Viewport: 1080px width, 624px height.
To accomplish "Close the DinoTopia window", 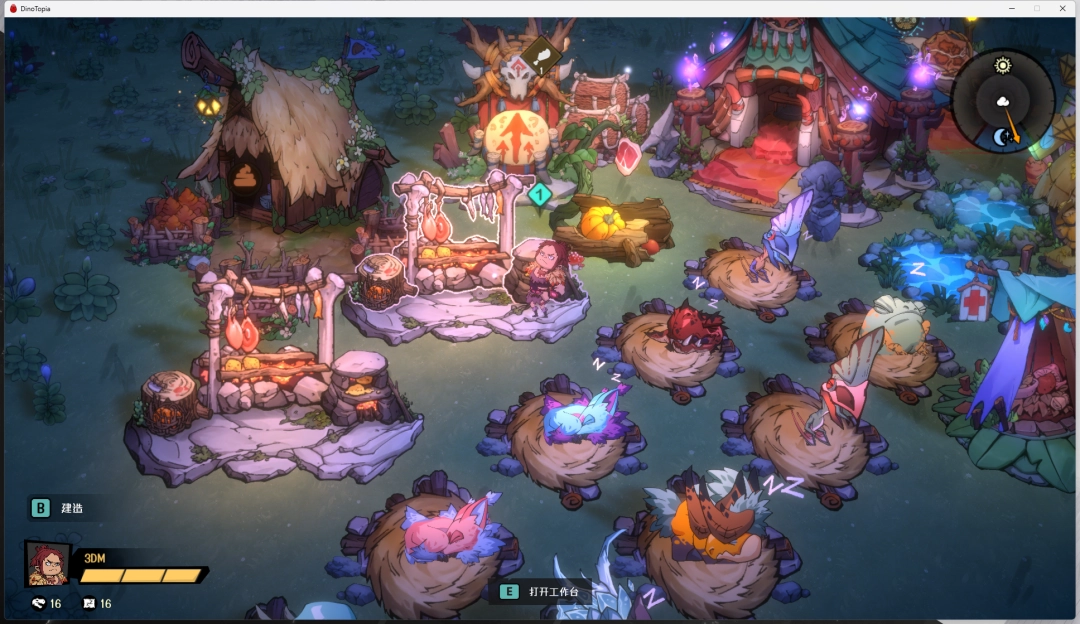I will pyautogui.click(x=1062, y=8).
